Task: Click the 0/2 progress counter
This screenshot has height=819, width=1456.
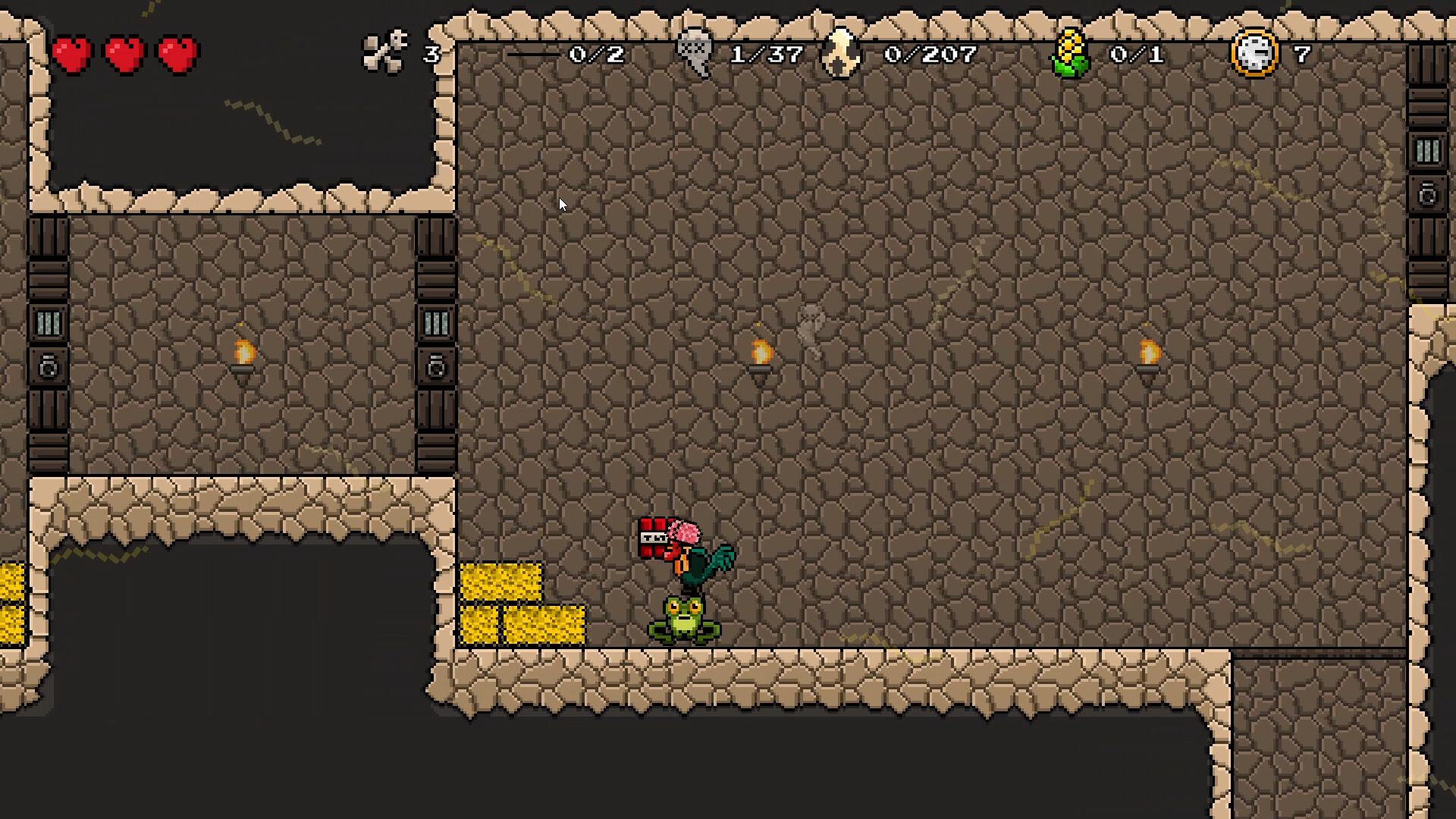Action: 596,54
